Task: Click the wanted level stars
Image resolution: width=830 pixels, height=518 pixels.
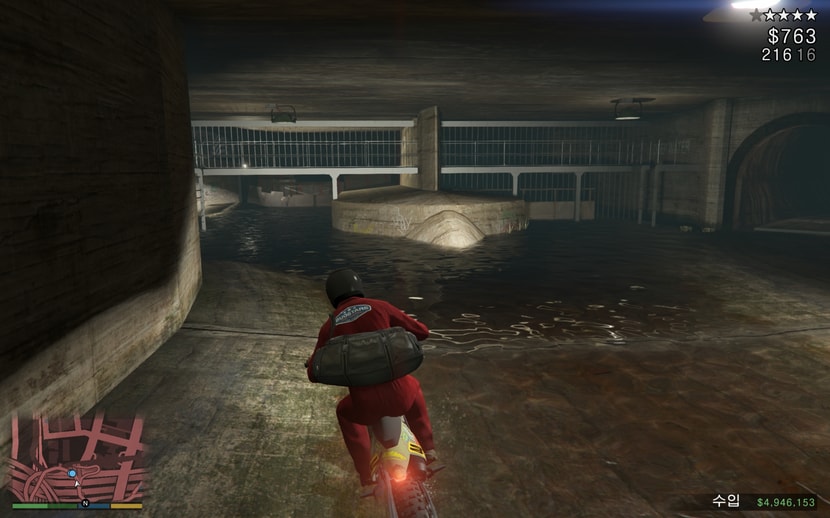Action: (789, 15)
